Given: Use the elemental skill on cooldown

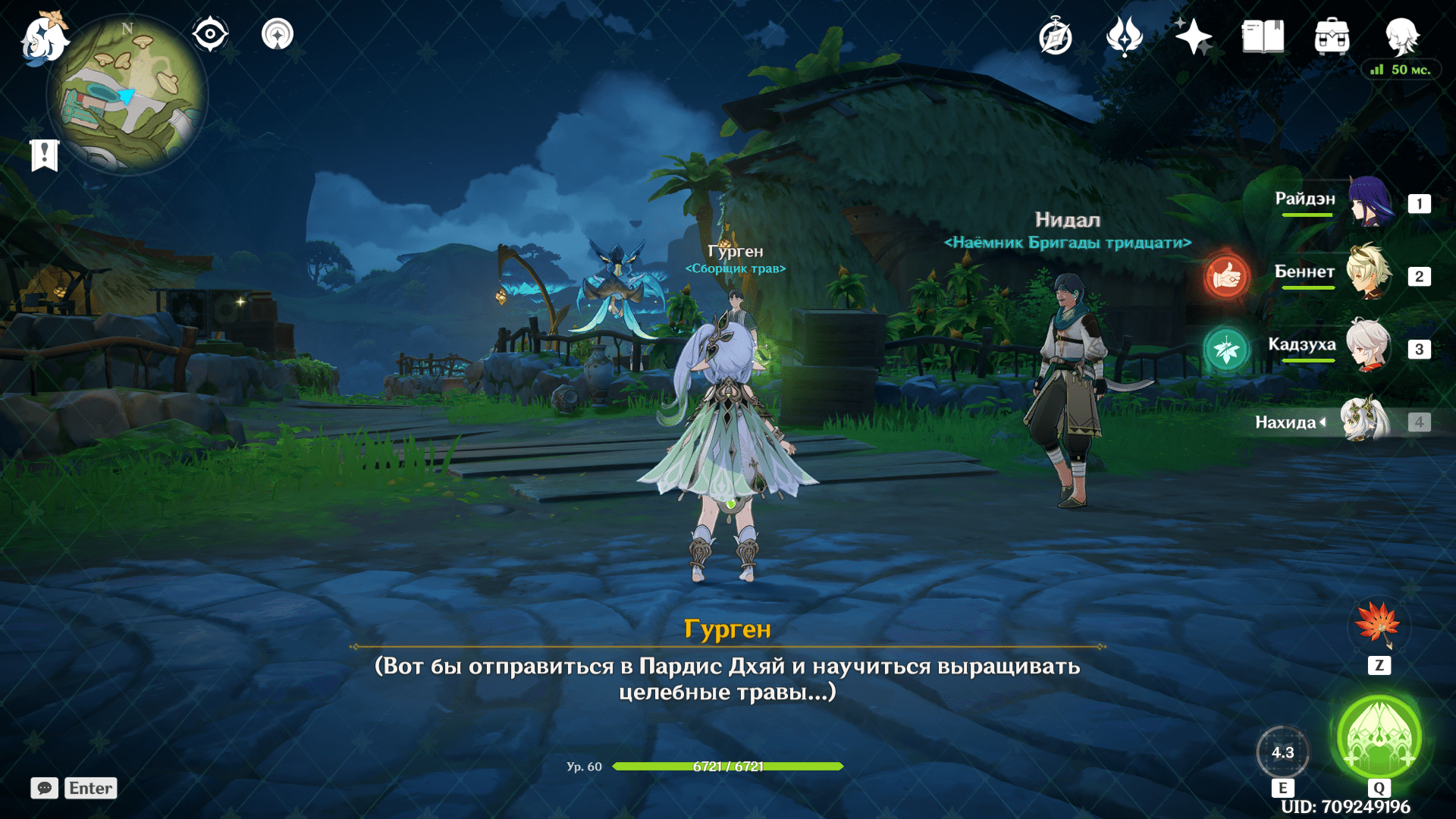Looking at the screenshot, I should 1282,752.
